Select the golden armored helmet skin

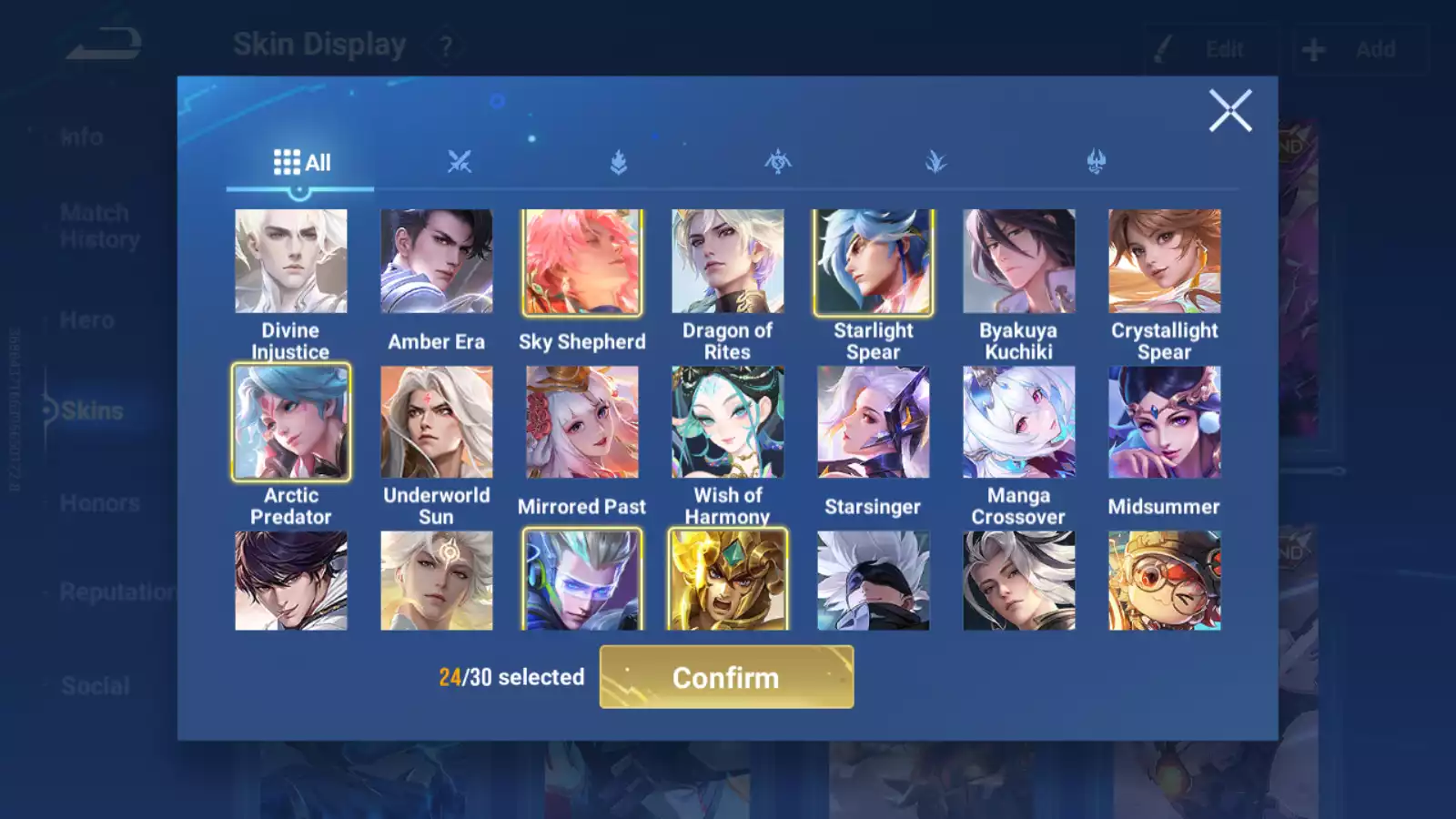click(x=728, y=581)
